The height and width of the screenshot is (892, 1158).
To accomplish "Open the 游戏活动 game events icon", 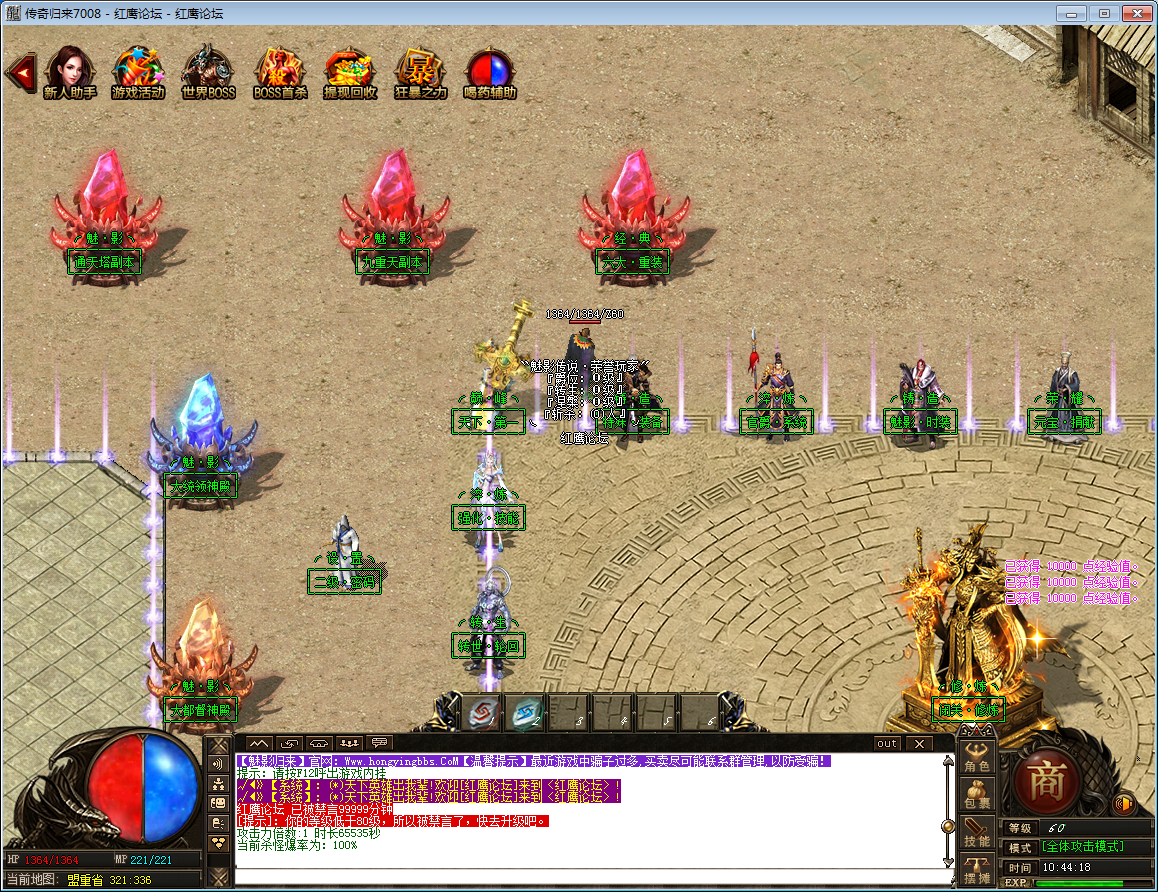I will tap(138, 71).
